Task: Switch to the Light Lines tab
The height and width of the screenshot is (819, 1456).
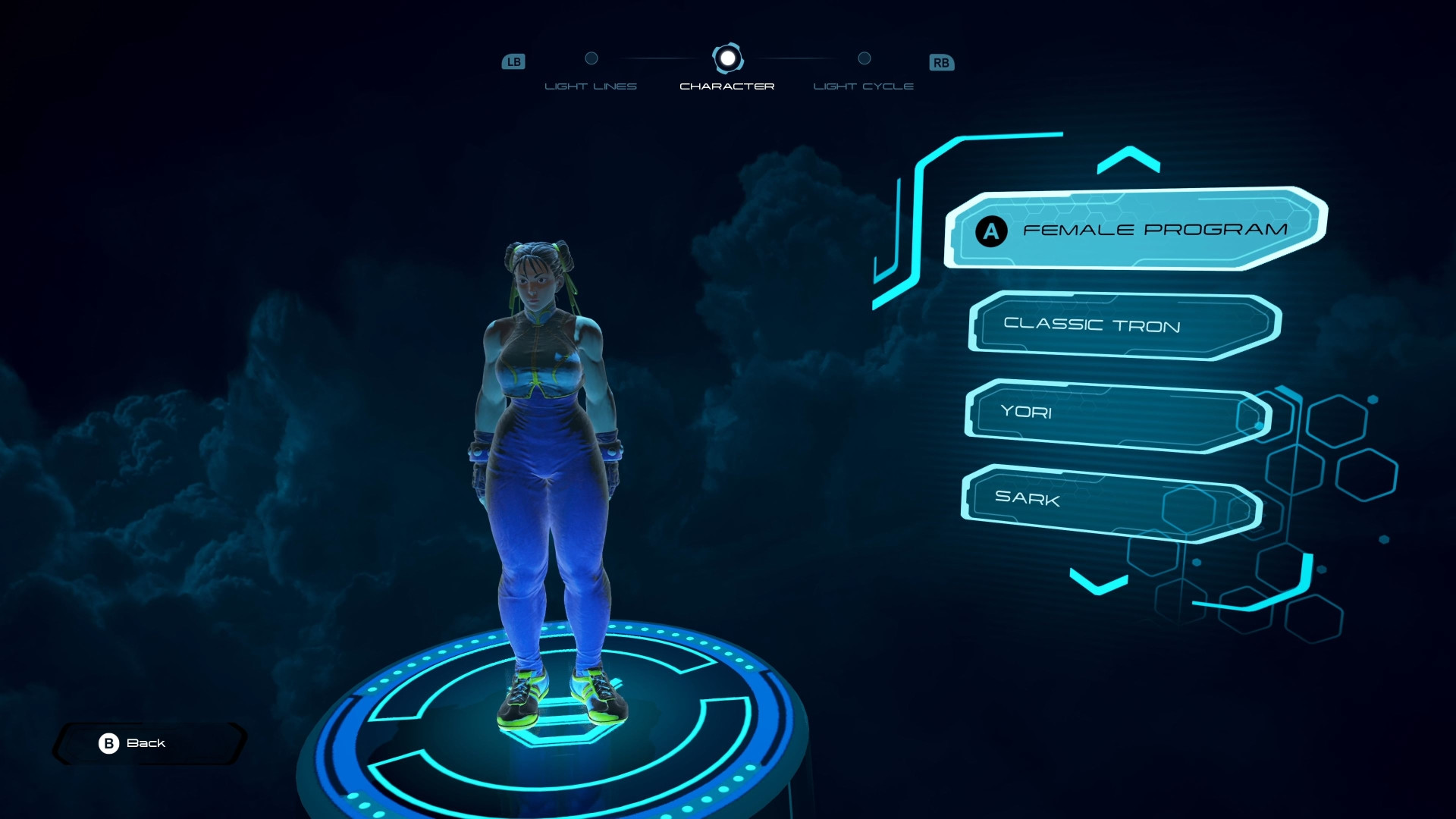Action: (591, 86)
